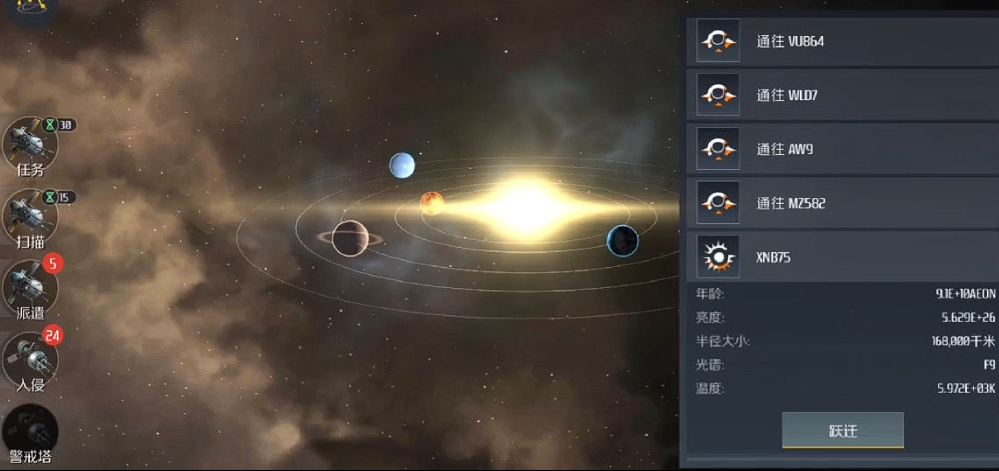Open the 派遣 dispatch icon
This screenshot has width=999, height=471.
30,288
